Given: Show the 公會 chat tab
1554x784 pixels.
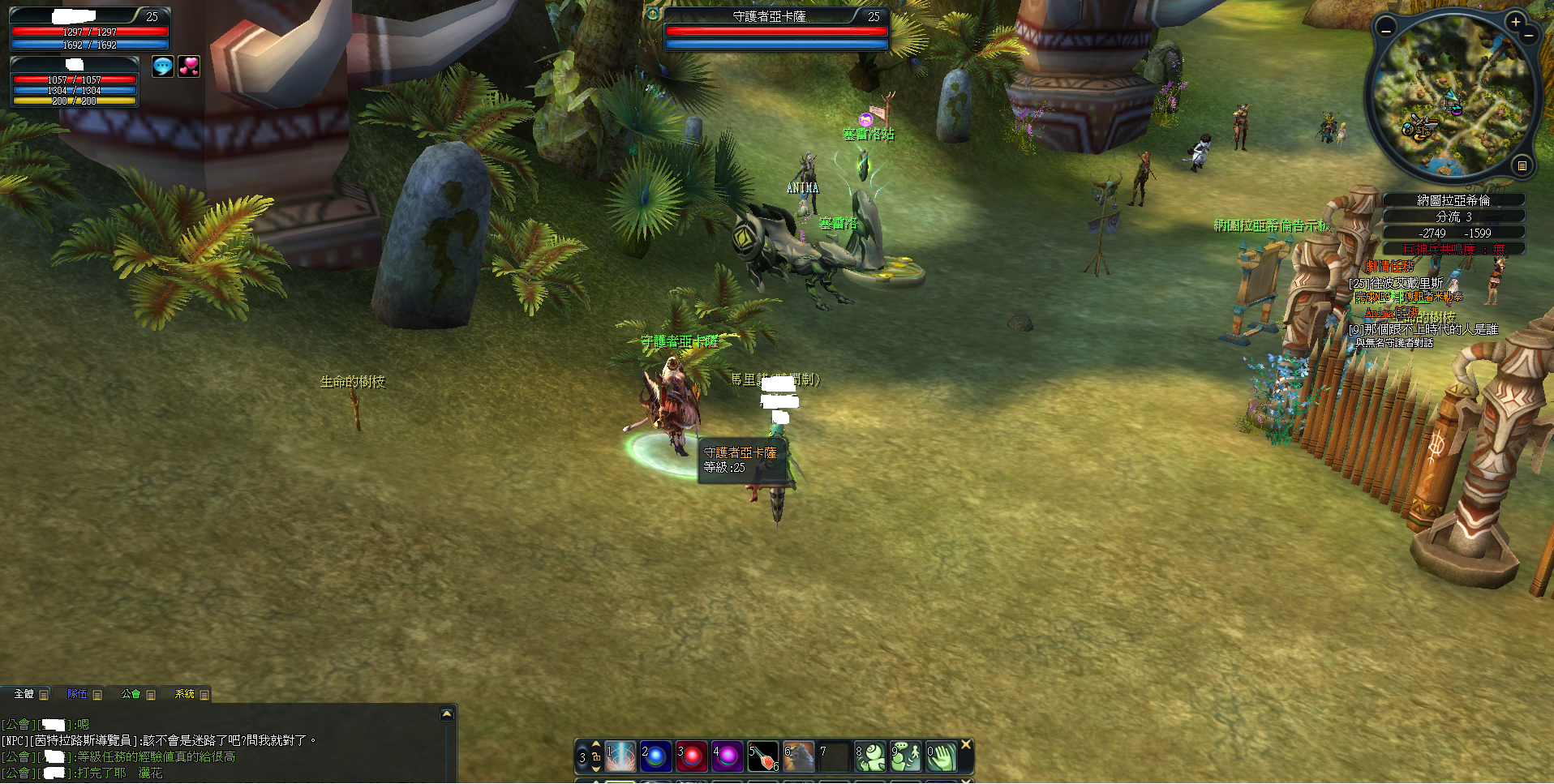Looking at the screenshot, I should click(x=131, y=694).
